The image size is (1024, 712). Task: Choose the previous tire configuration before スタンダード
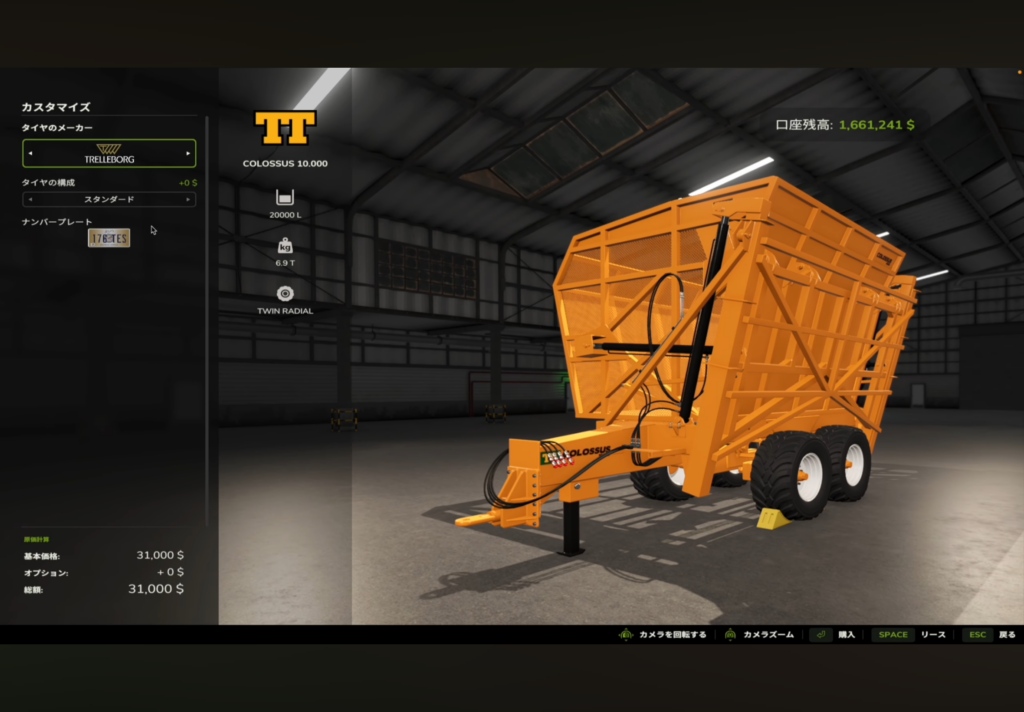(x=30, y=199)
